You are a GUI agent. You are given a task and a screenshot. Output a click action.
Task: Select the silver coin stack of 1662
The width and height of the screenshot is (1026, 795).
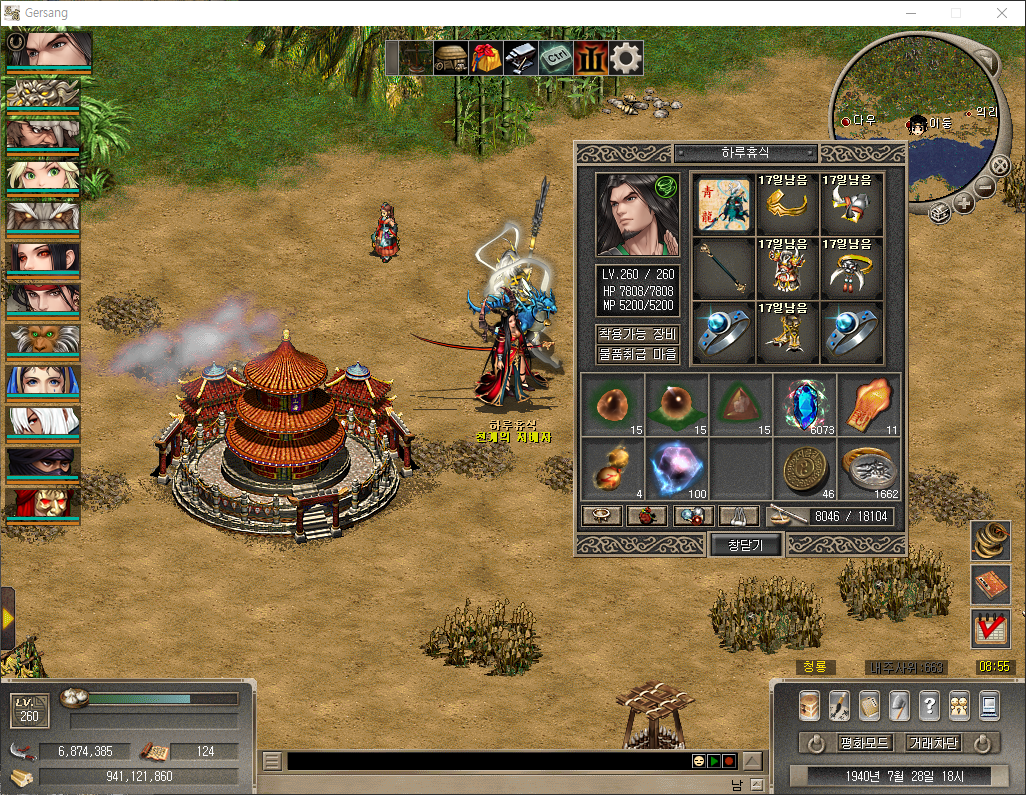[869, 468]
